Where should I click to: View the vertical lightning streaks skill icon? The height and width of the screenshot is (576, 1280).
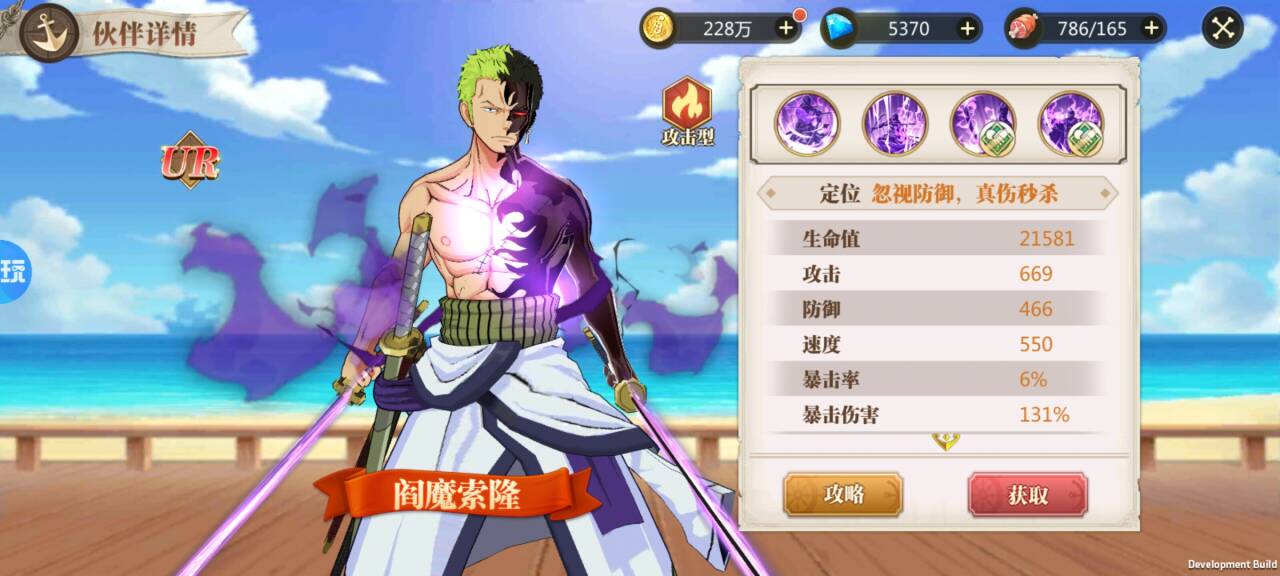coord(895,123)
